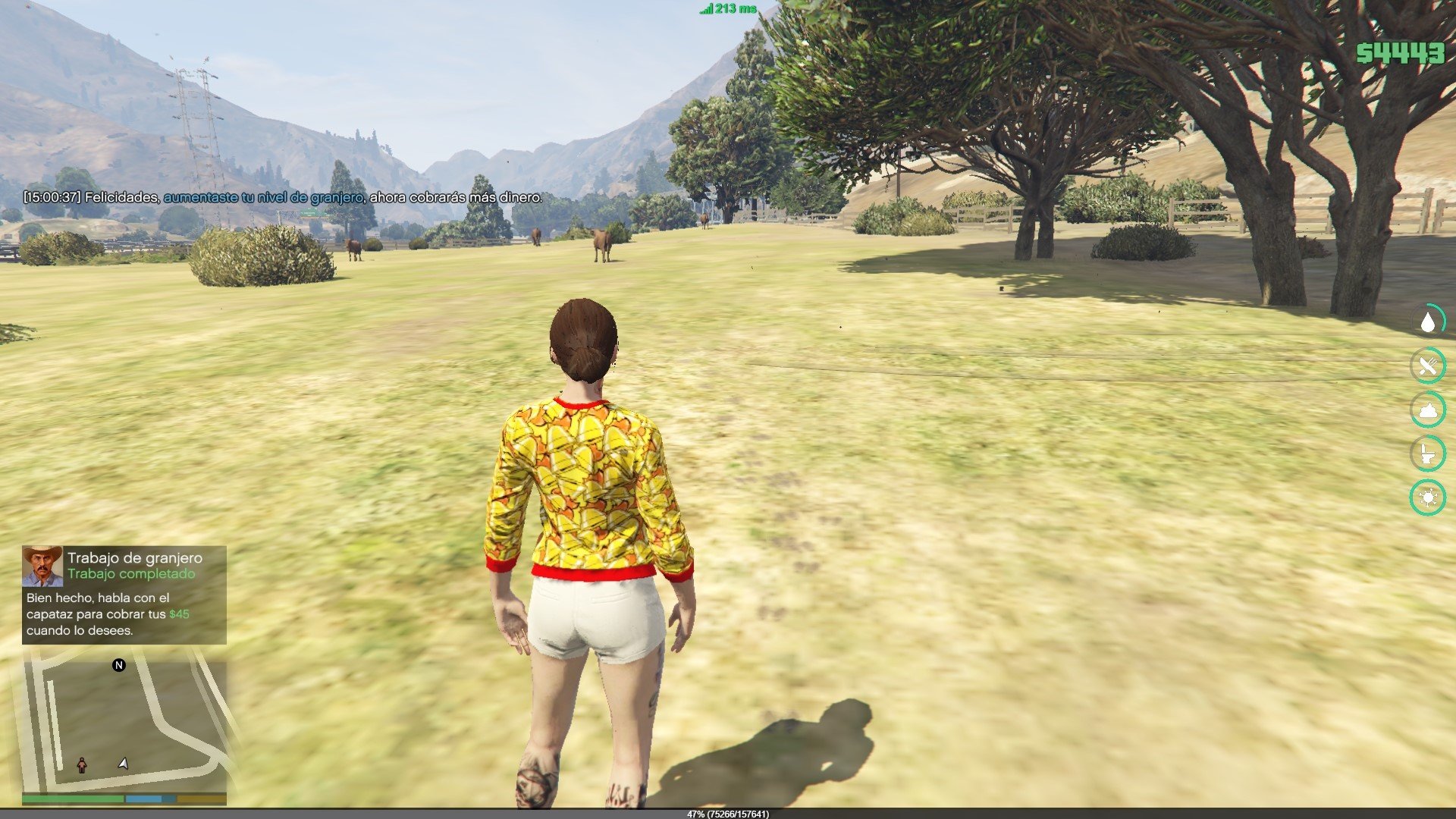Click the Felicidades chat message
The image size is (1456, 819).
[x=283, y=197]
